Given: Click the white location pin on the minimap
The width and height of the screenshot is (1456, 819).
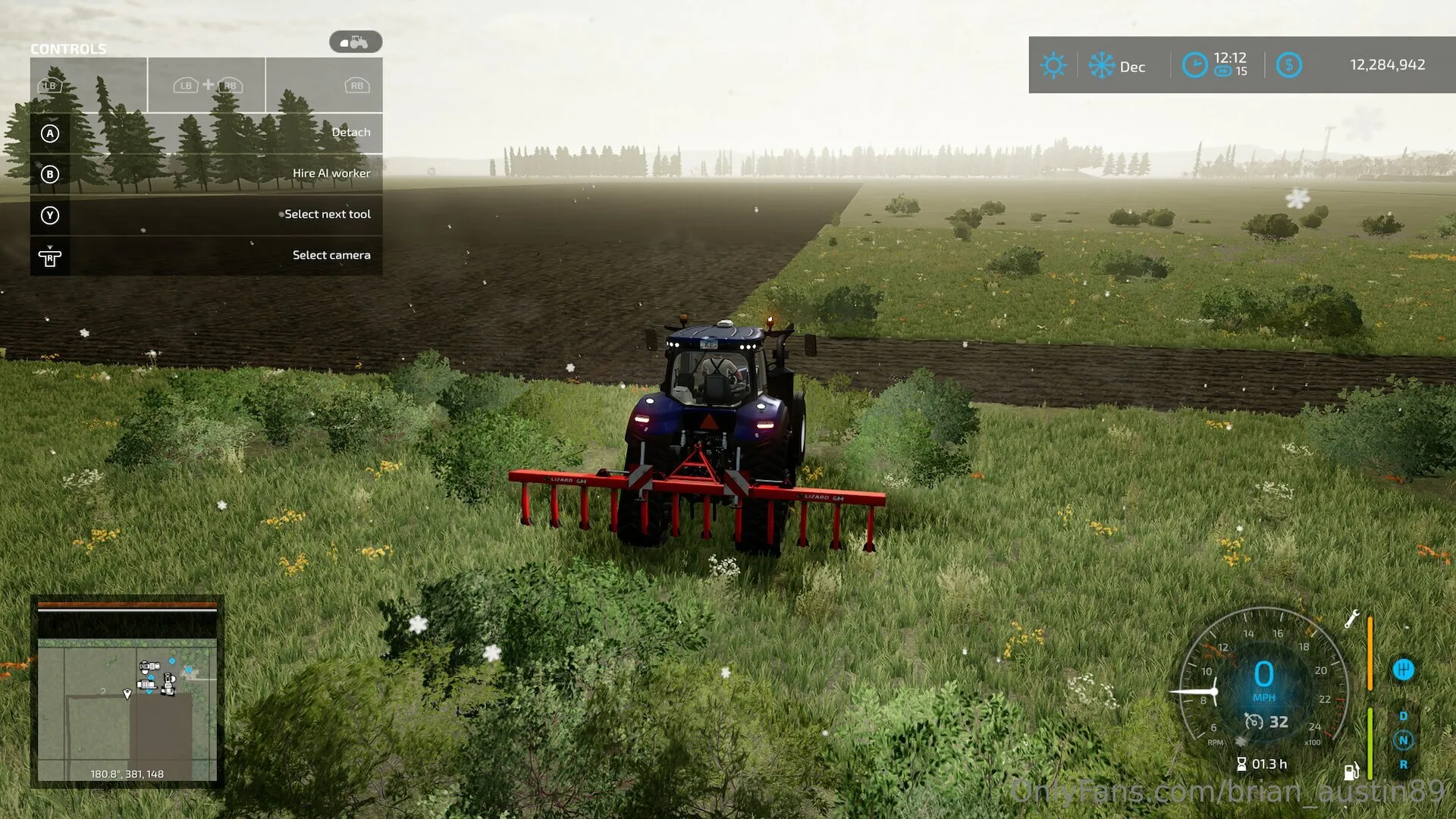Looking at the screenshot, I should point(127,693).
